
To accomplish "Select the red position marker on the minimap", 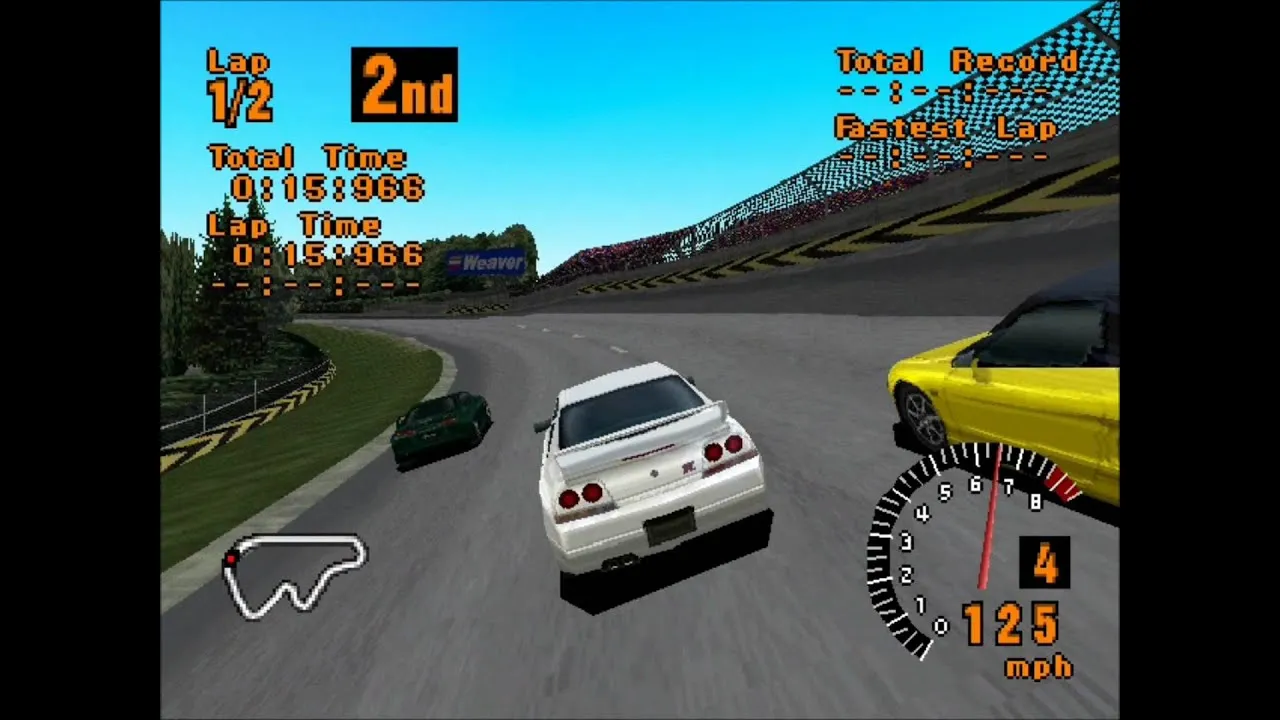I will click(x=231, y=558).
